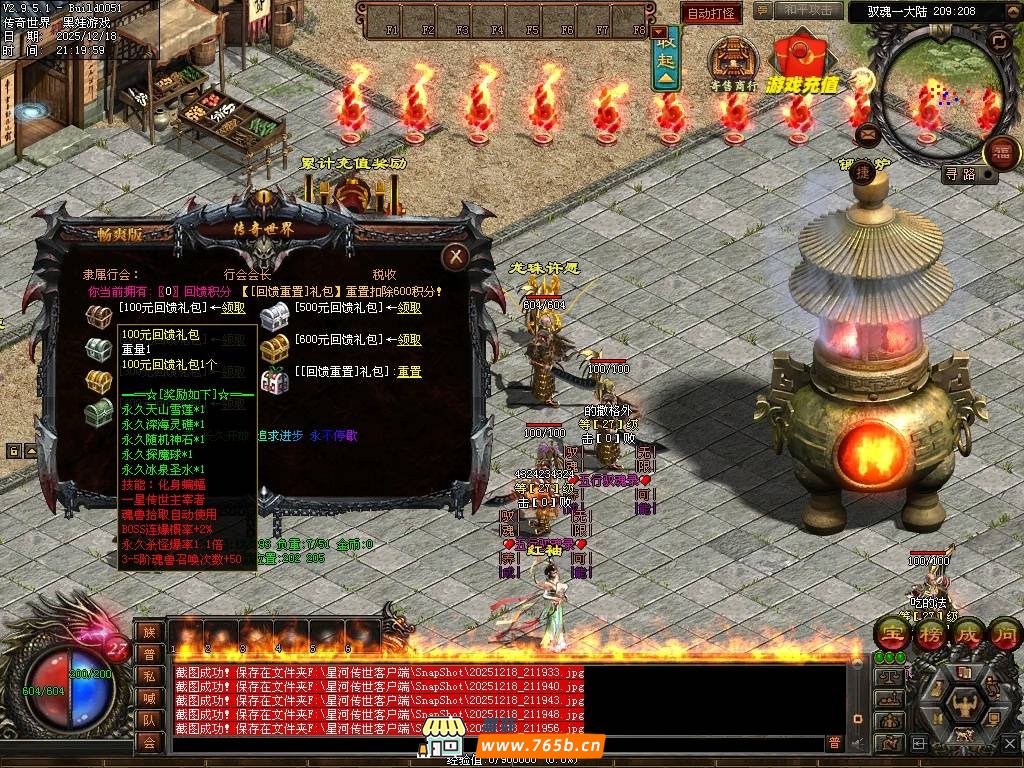Open the 榜 ranking round button
1024x768 pixels.
click(930, 634)
